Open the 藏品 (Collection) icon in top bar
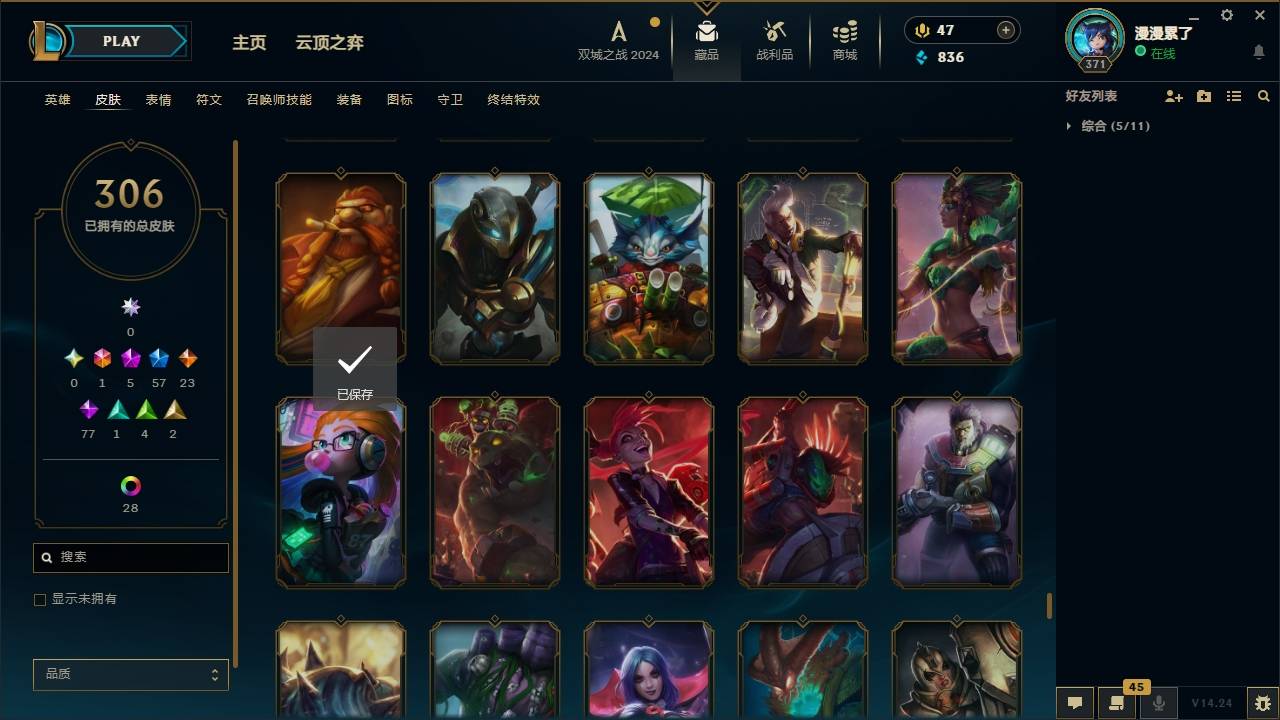Viewport: 1280px width, 720px height. pyautogui.click(x=707, y=40)
